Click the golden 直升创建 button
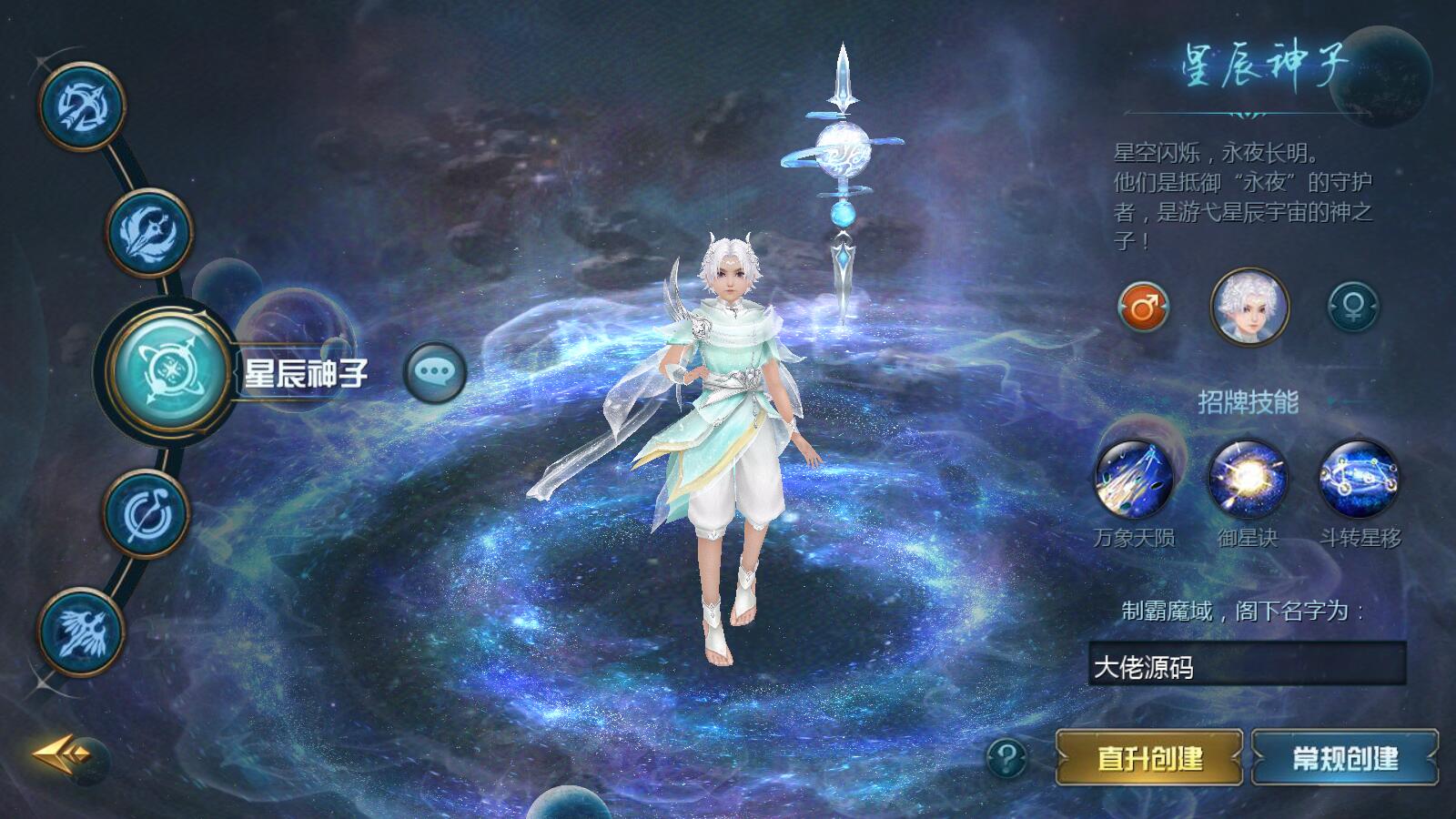 coord(1149,757)
